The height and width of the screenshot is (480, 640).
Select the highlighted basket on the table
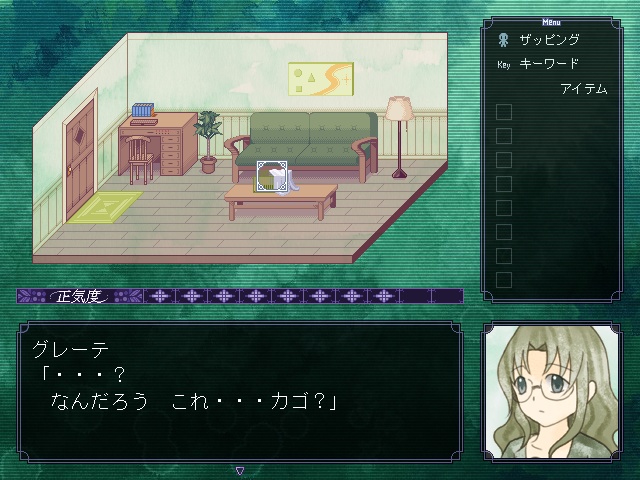[x=271, y=177]
